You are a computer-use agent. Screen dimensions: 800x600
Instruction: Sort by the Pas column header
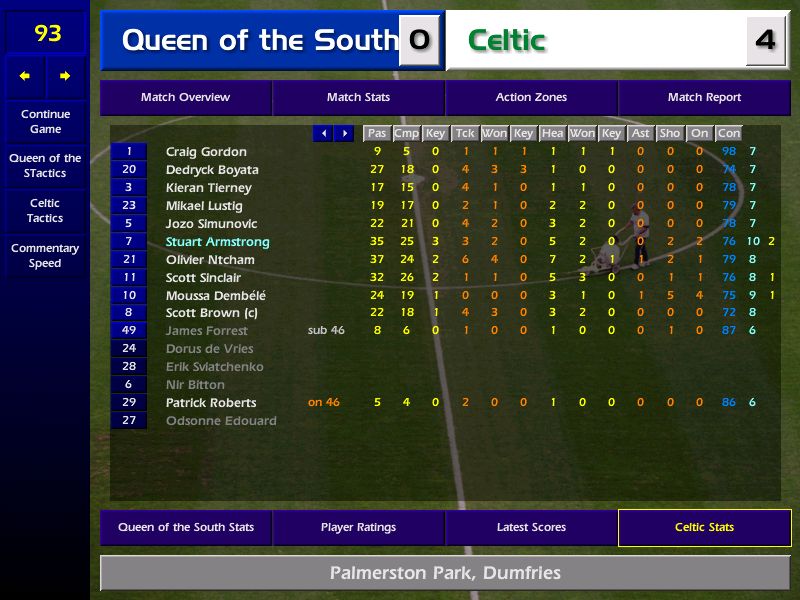pos(376,133)
